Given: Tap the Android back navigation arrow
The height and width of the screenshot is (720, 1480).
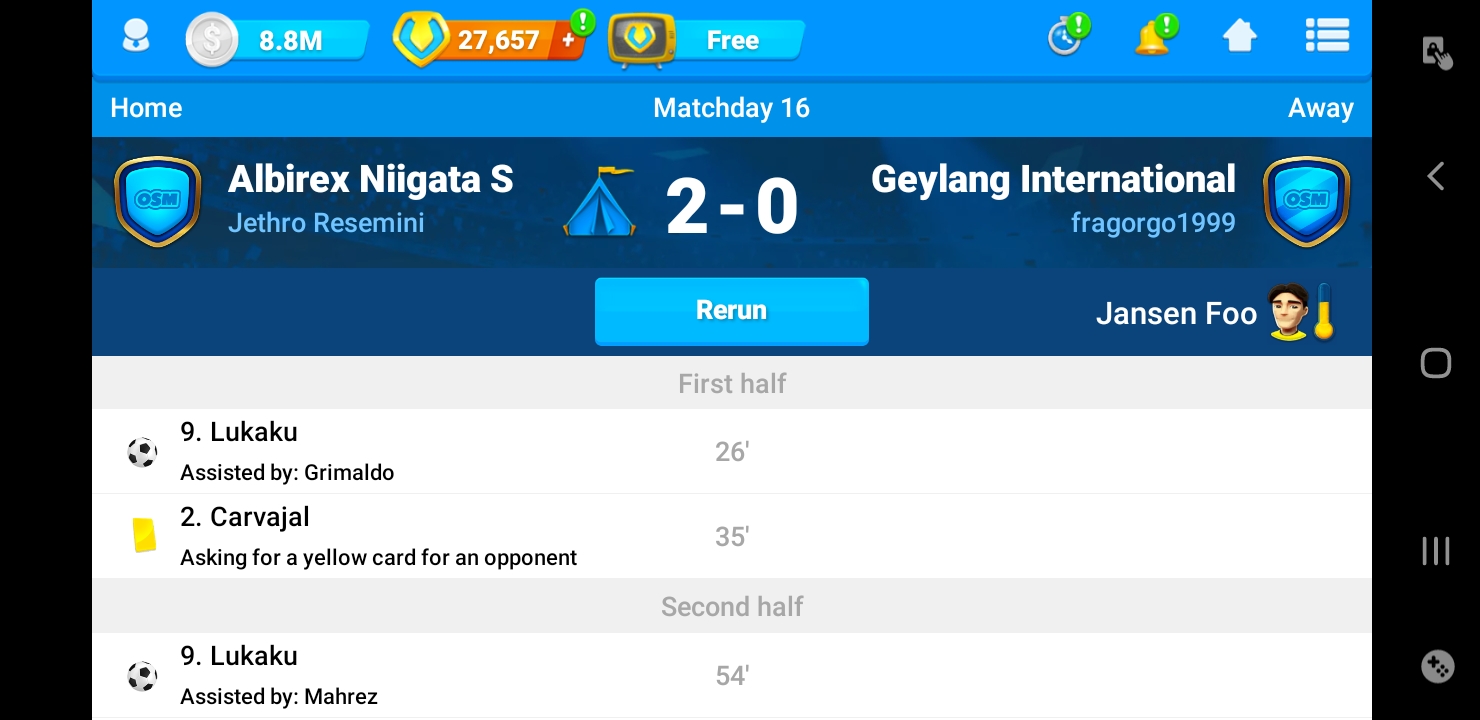Looking at the screenshot, I should (x=1435, y=177).
